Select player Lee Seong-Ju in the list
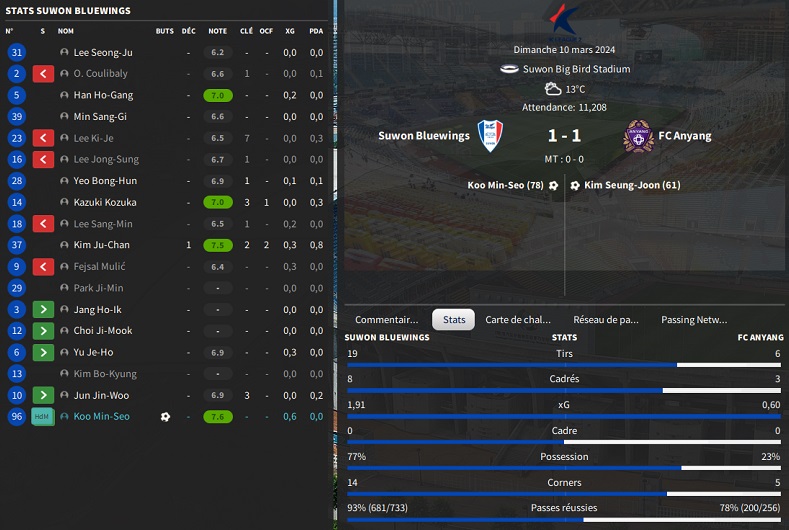Image resolution: width=789 pixels, height=530 pixels. click(x=103, y=52)
